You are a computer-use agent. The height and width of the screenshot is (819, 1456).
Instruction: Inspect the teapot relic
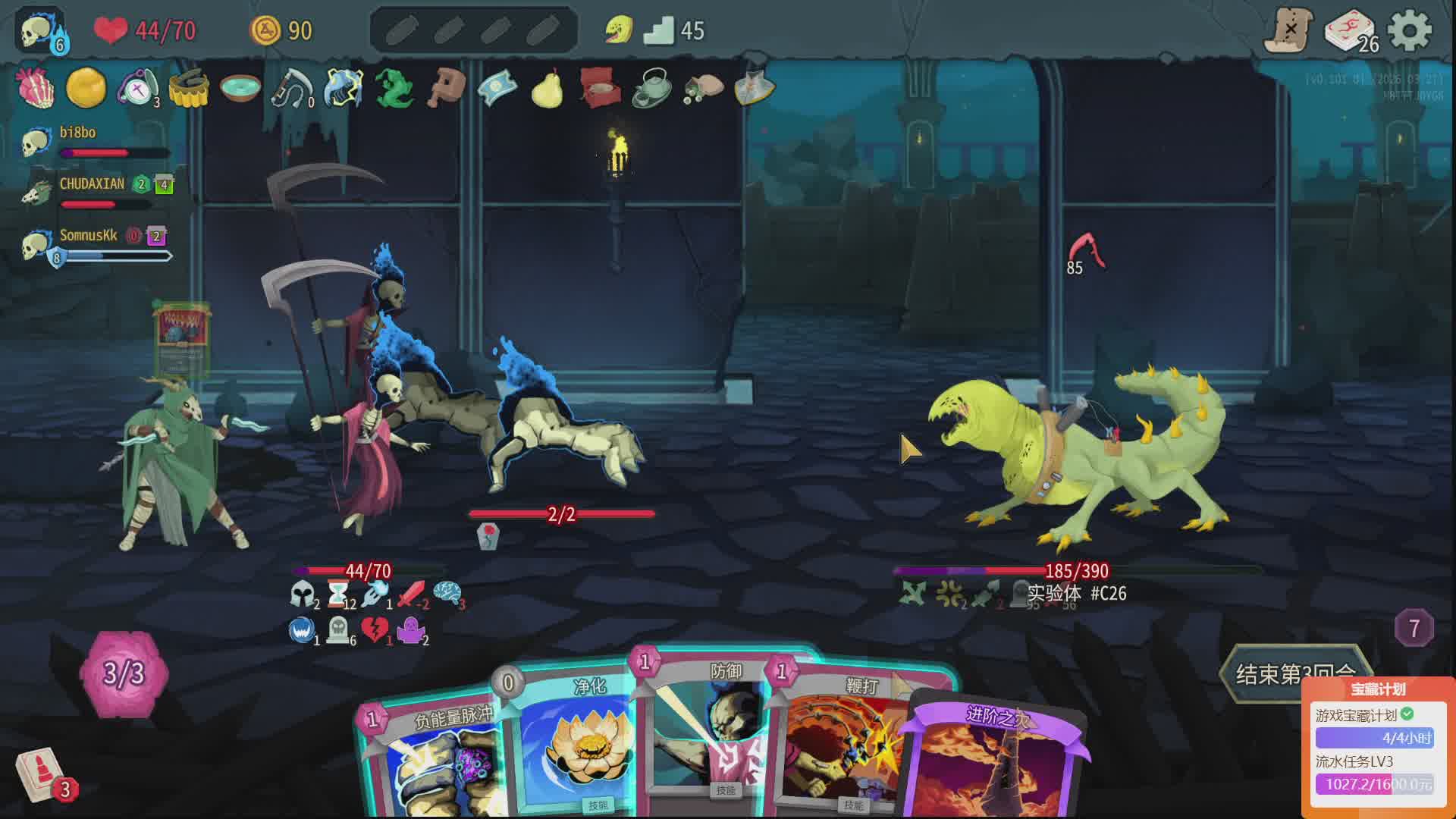click(651, 88)
